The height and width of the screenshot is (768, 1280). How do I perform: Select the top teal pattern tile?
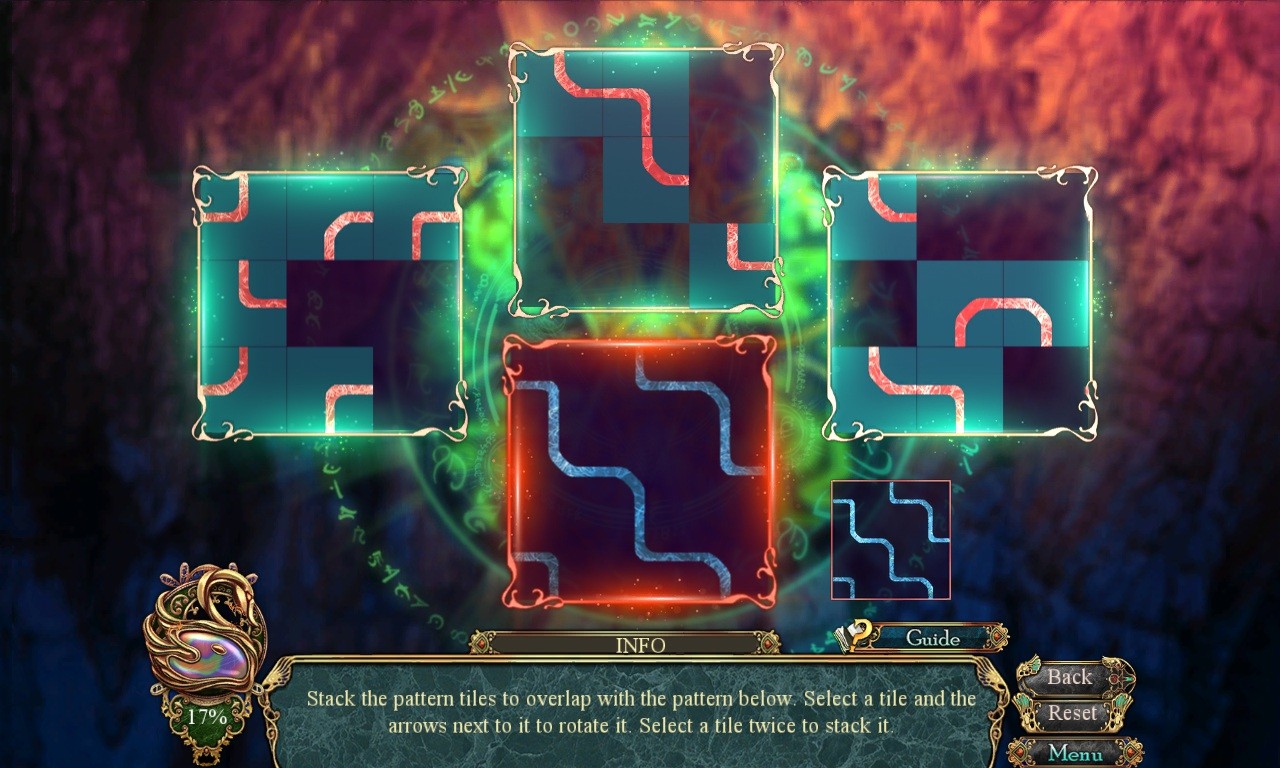point(645,180)
